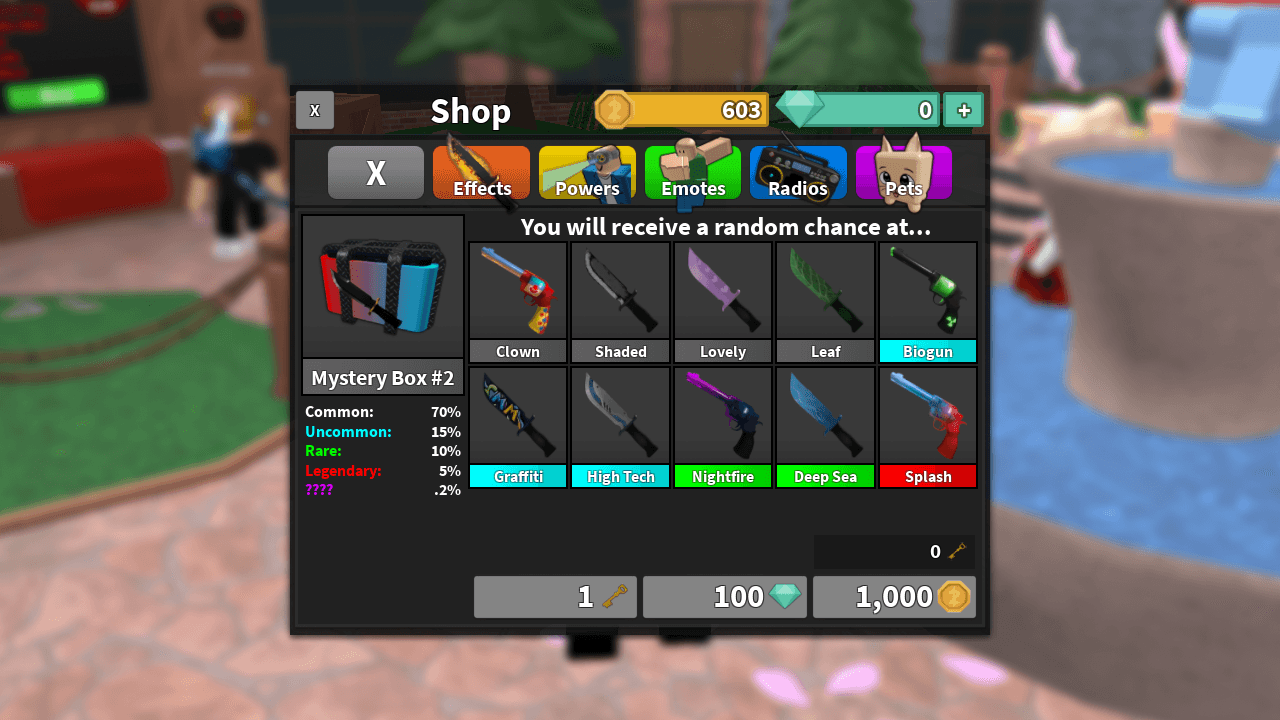Click the owned keys counter field
This screenshot has height=720, width=1280.
[x=894, y=551]
